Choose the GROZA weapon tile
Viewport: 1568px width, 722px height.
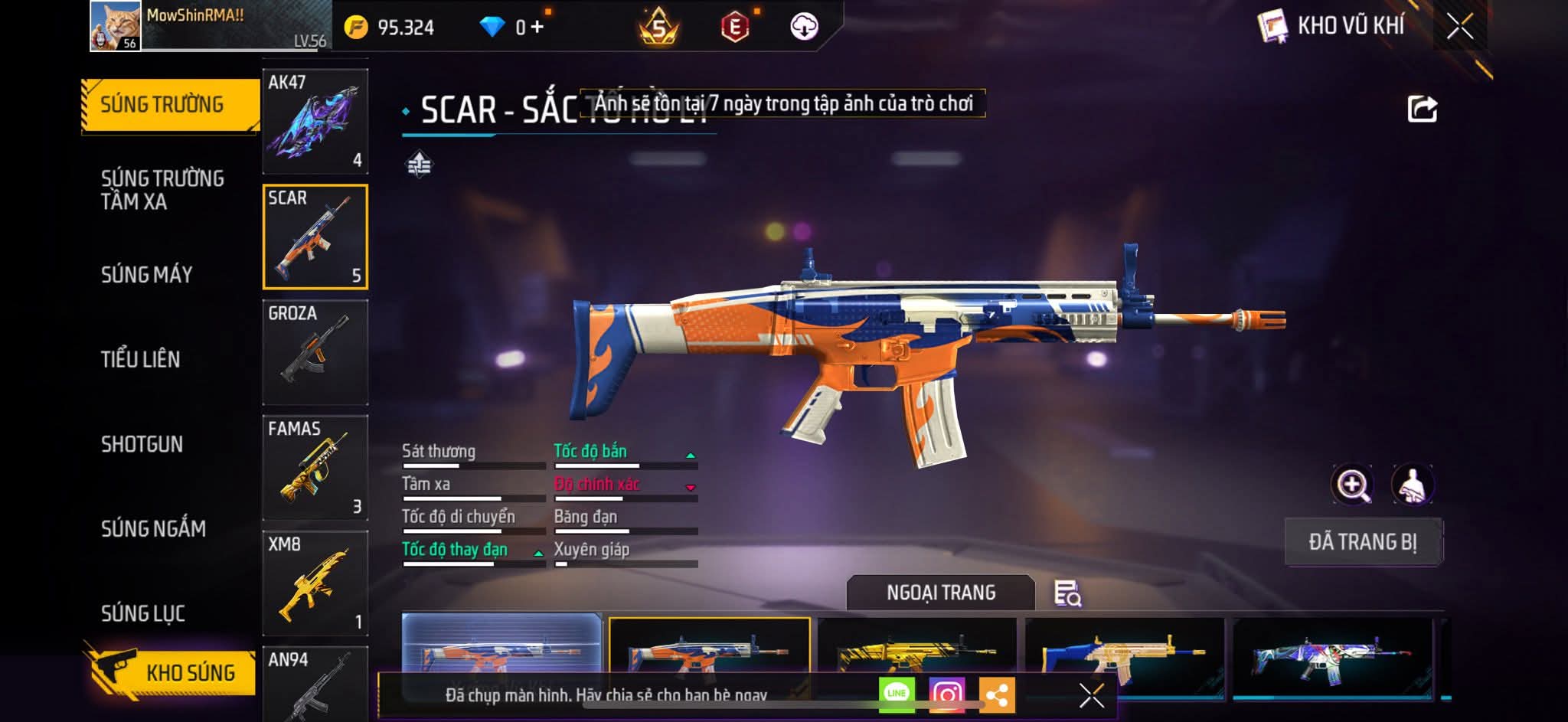tap(315, 351)
